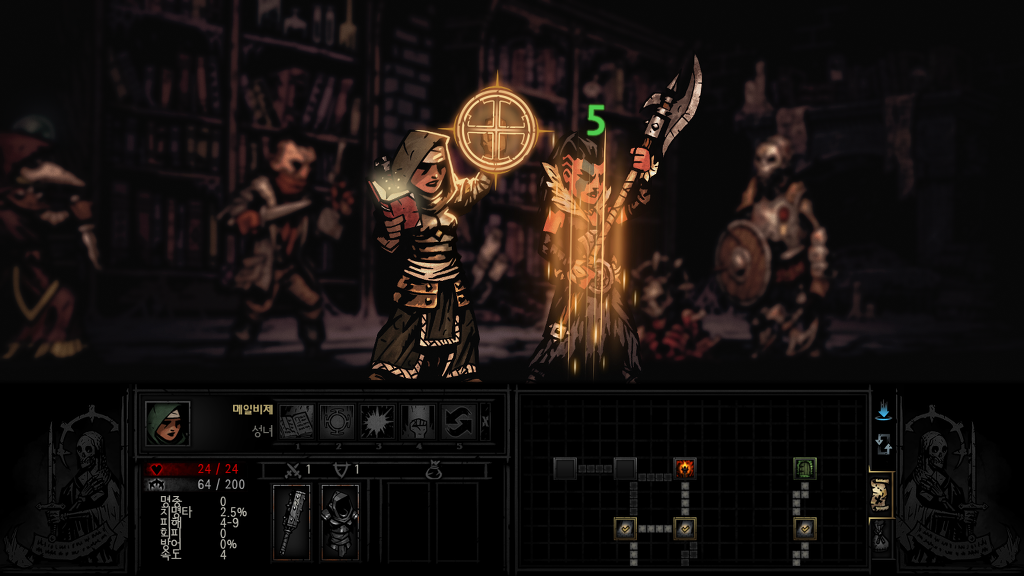Select the hooded Vestal hero portrait

(x=167, y=423)
